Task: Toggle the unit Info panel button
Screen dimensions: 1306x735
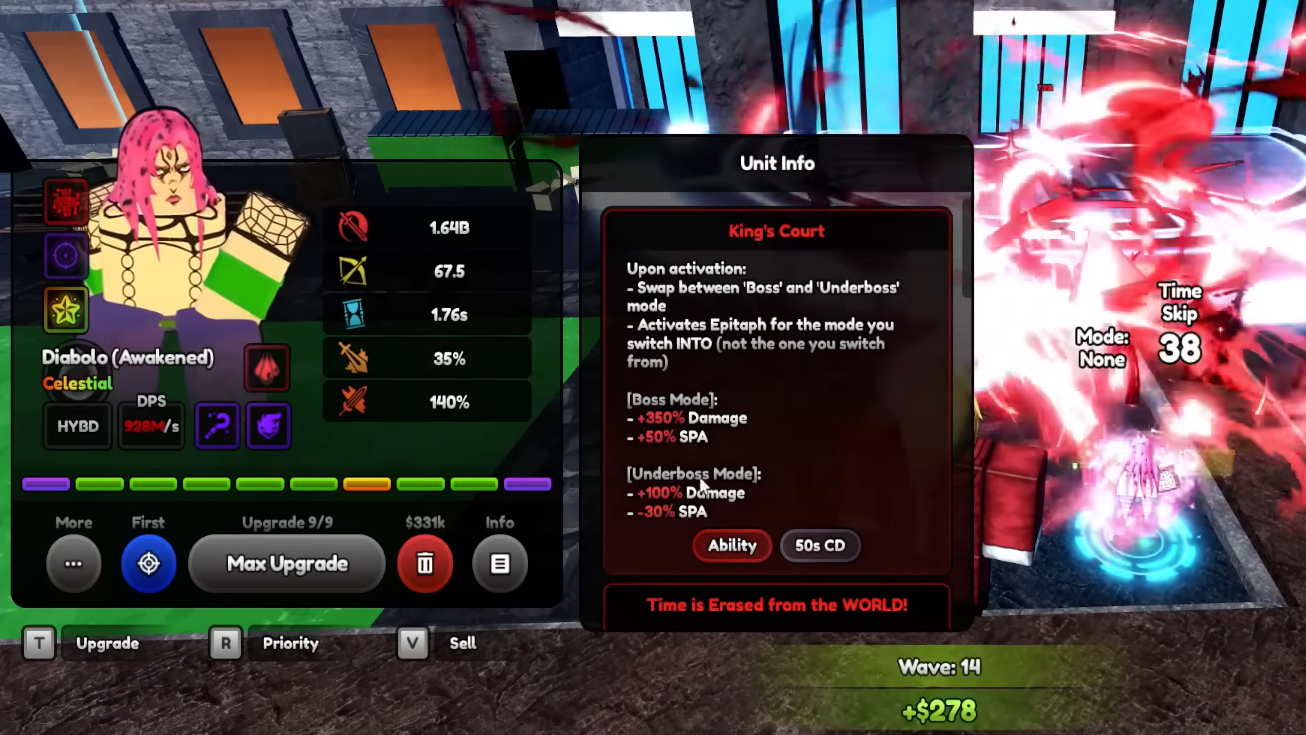Action: coord(499,564)
